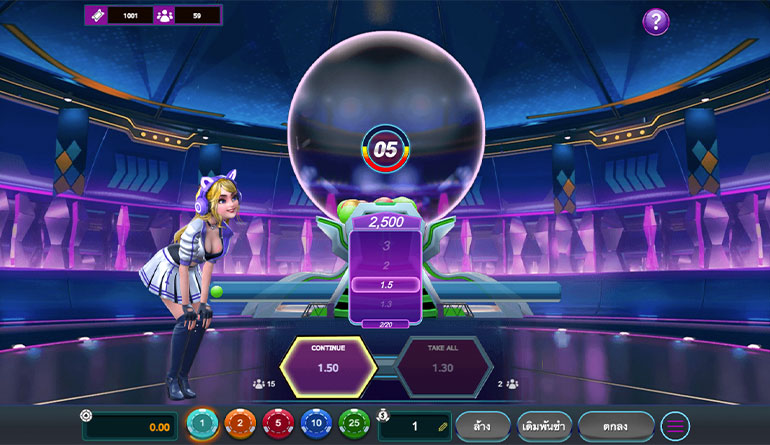The width and height of the screenshot is (770, 445).
Task: Open the help question mark button
Action: coord(655,22)
